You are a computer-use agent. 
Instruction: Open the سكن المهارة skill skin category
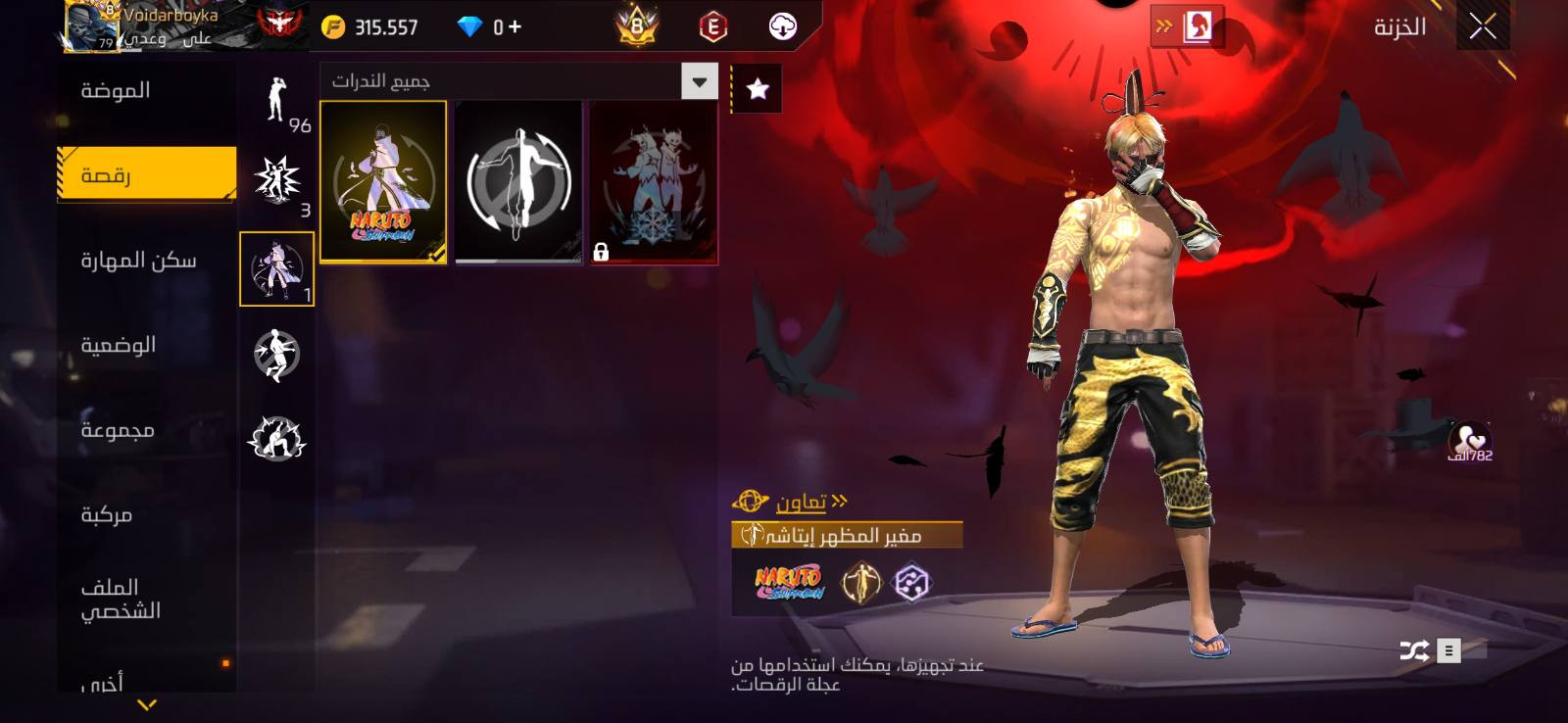click(x=138, y=261)
